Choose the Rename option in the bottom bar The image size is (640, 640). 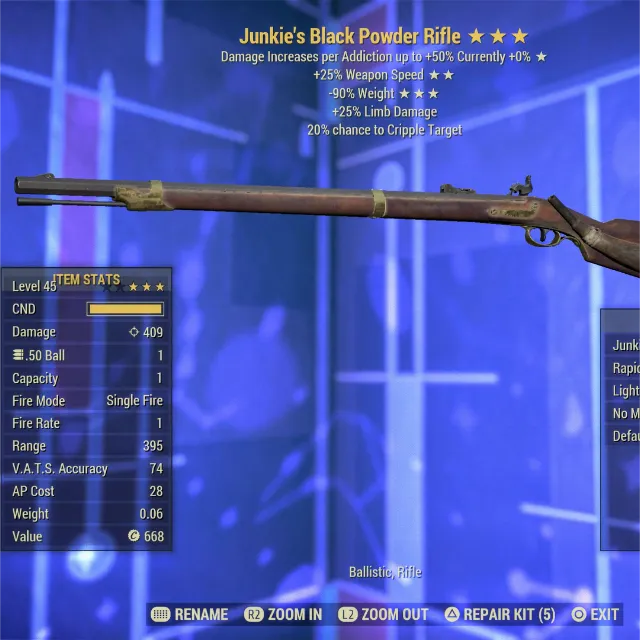(x=190, y=614)
